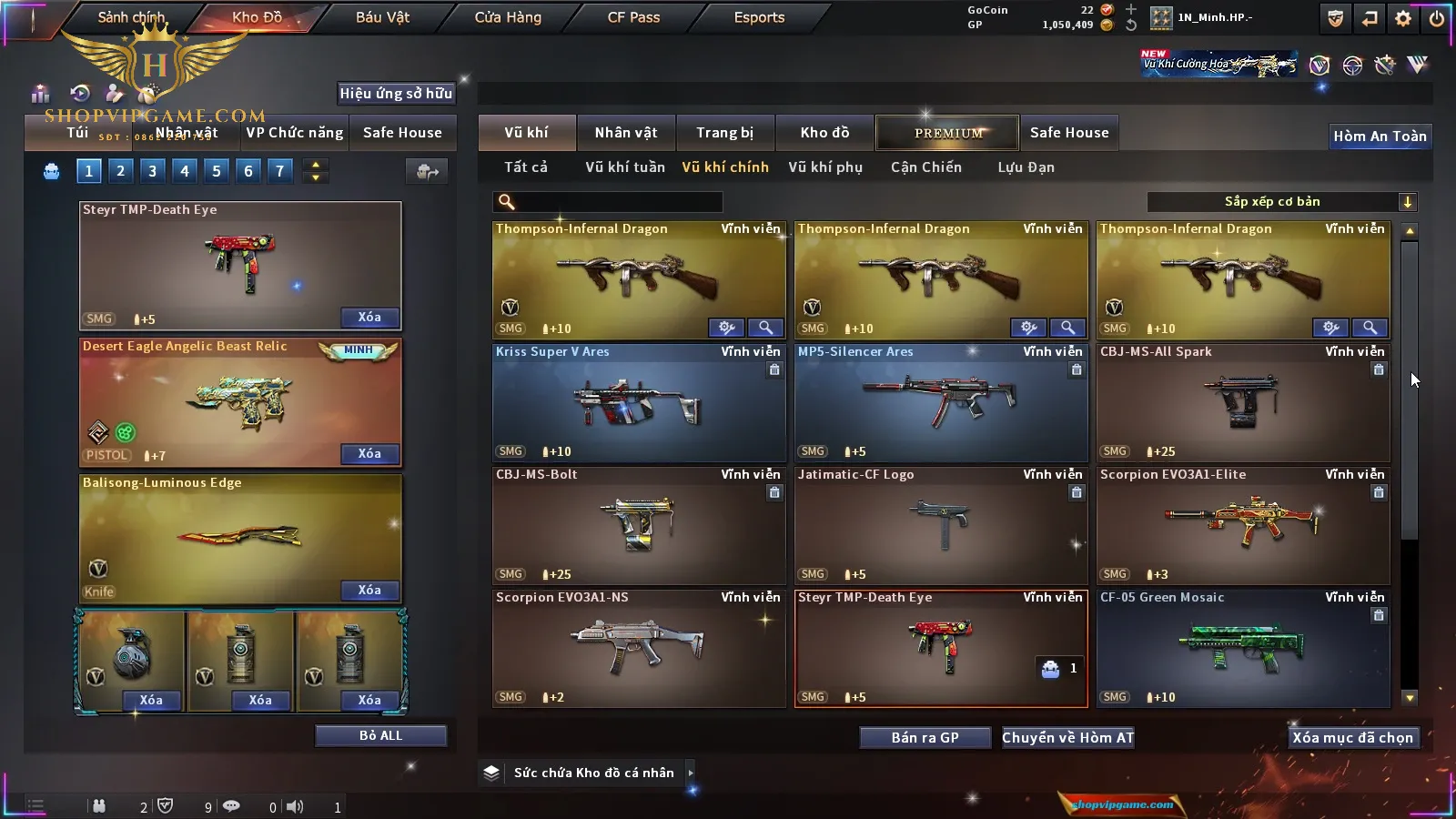
Task: Open the CF Pass menu
Action: [x=633, y=17]
